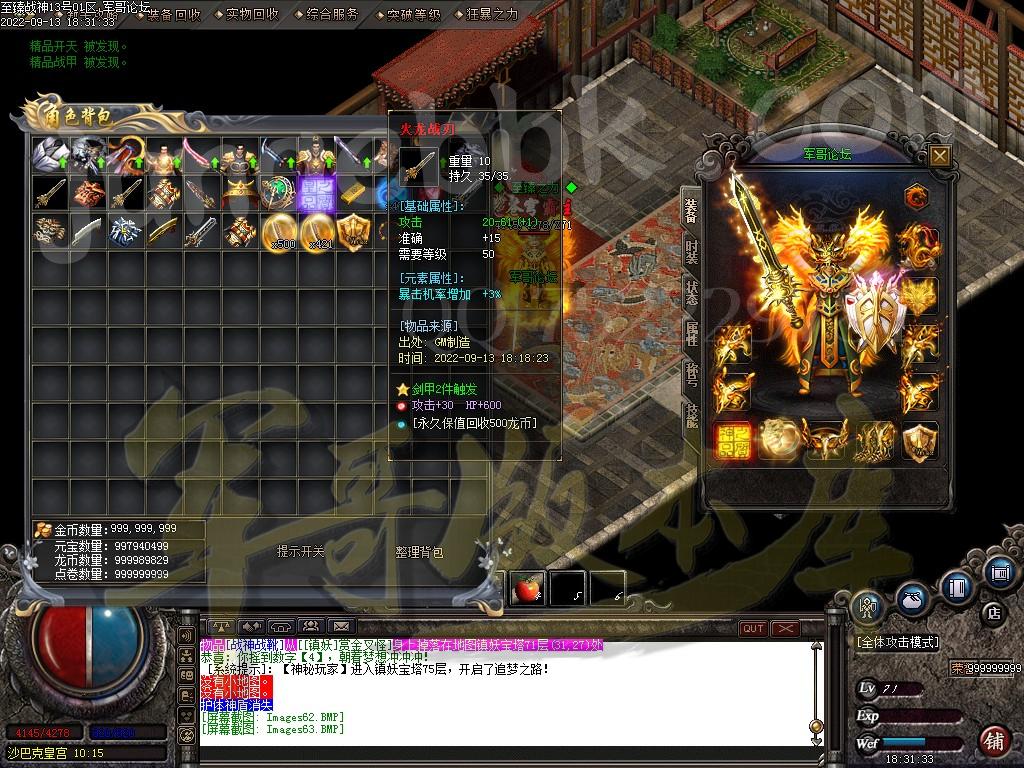Viewport: 1024px width, 768px height.
Task: Toggle the 提示开关 hint switch
Action: click(x=300, y=552)
